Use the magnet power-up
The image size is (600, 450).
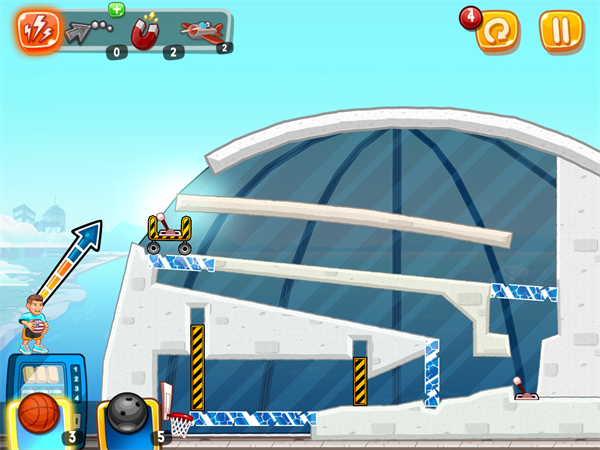click(147, 33)
